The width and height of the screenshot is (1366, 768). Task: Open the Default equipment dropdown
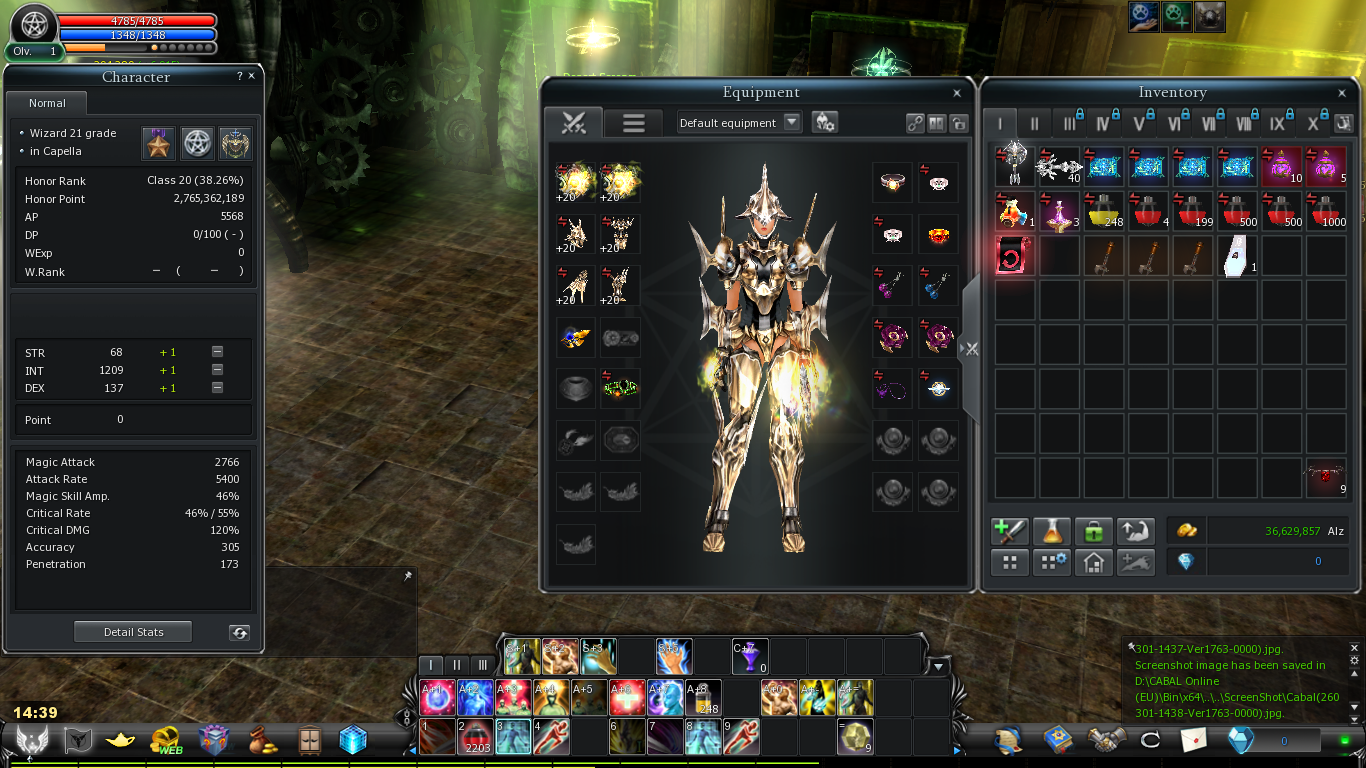pos(792,122)
